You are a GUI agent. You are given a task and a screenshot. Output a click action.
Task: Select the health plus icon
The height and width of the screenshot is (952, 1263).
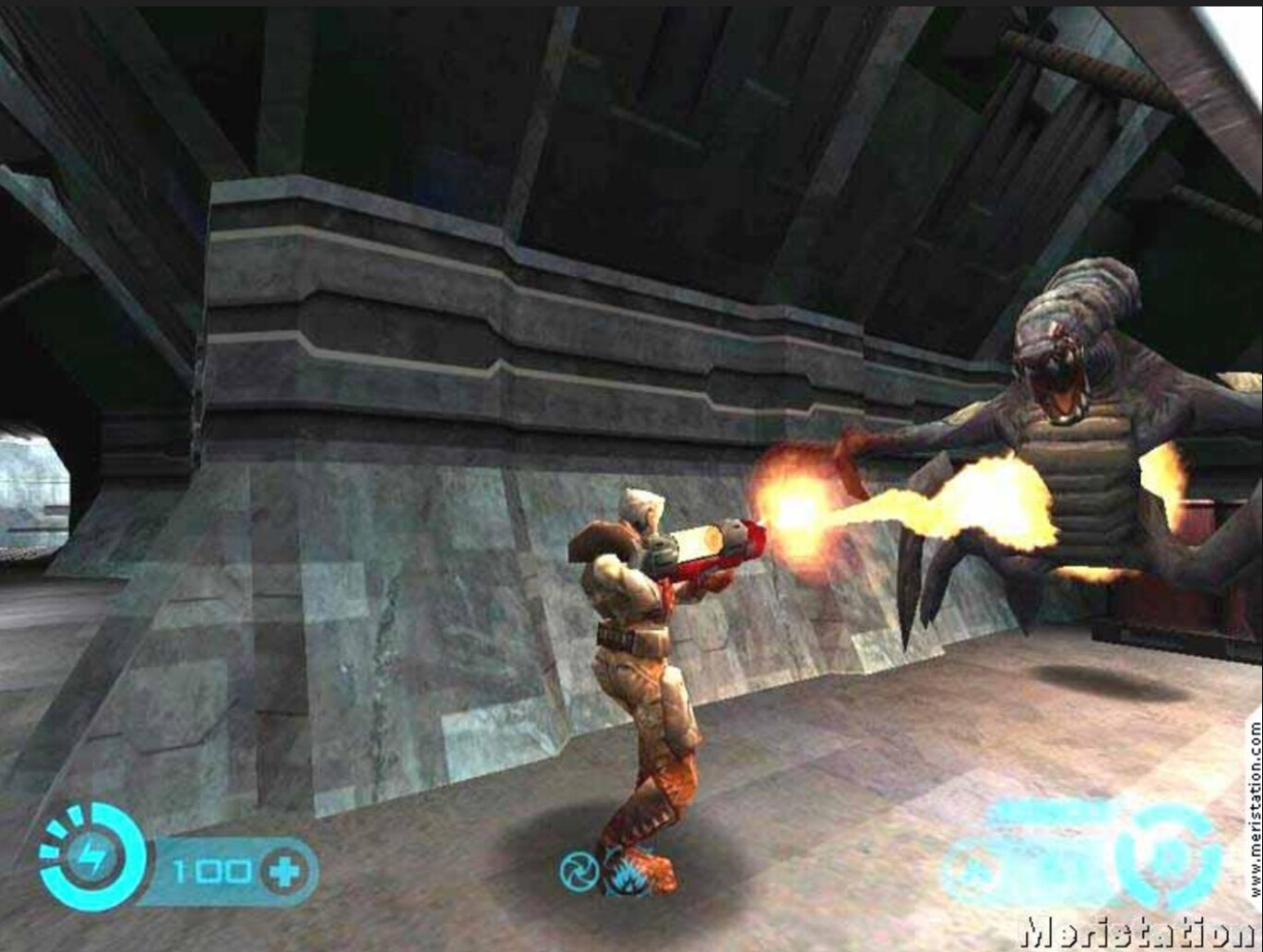(x=283, y=871)
